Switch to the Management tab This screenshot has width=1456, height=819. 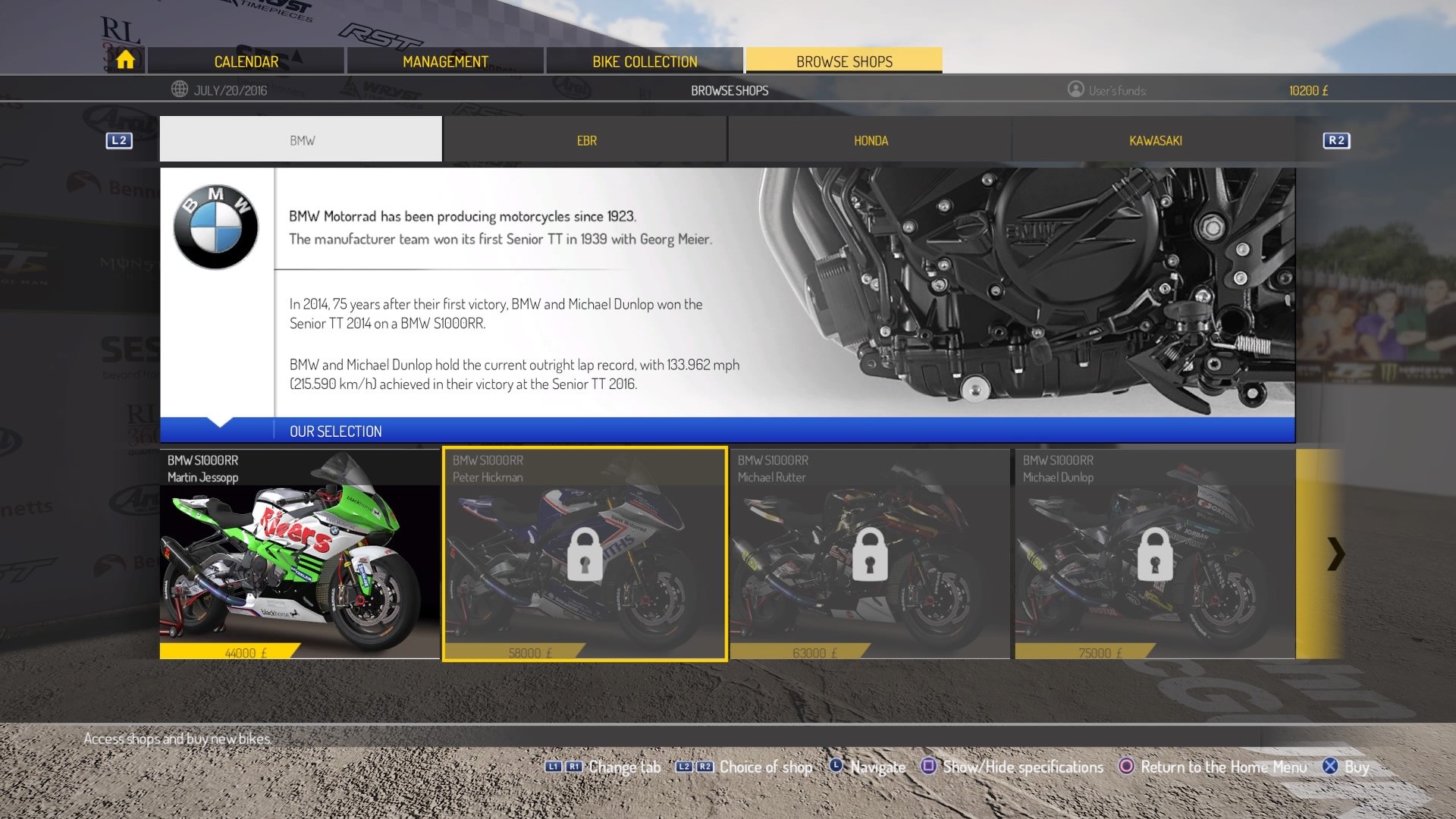[x=446, y=61]
